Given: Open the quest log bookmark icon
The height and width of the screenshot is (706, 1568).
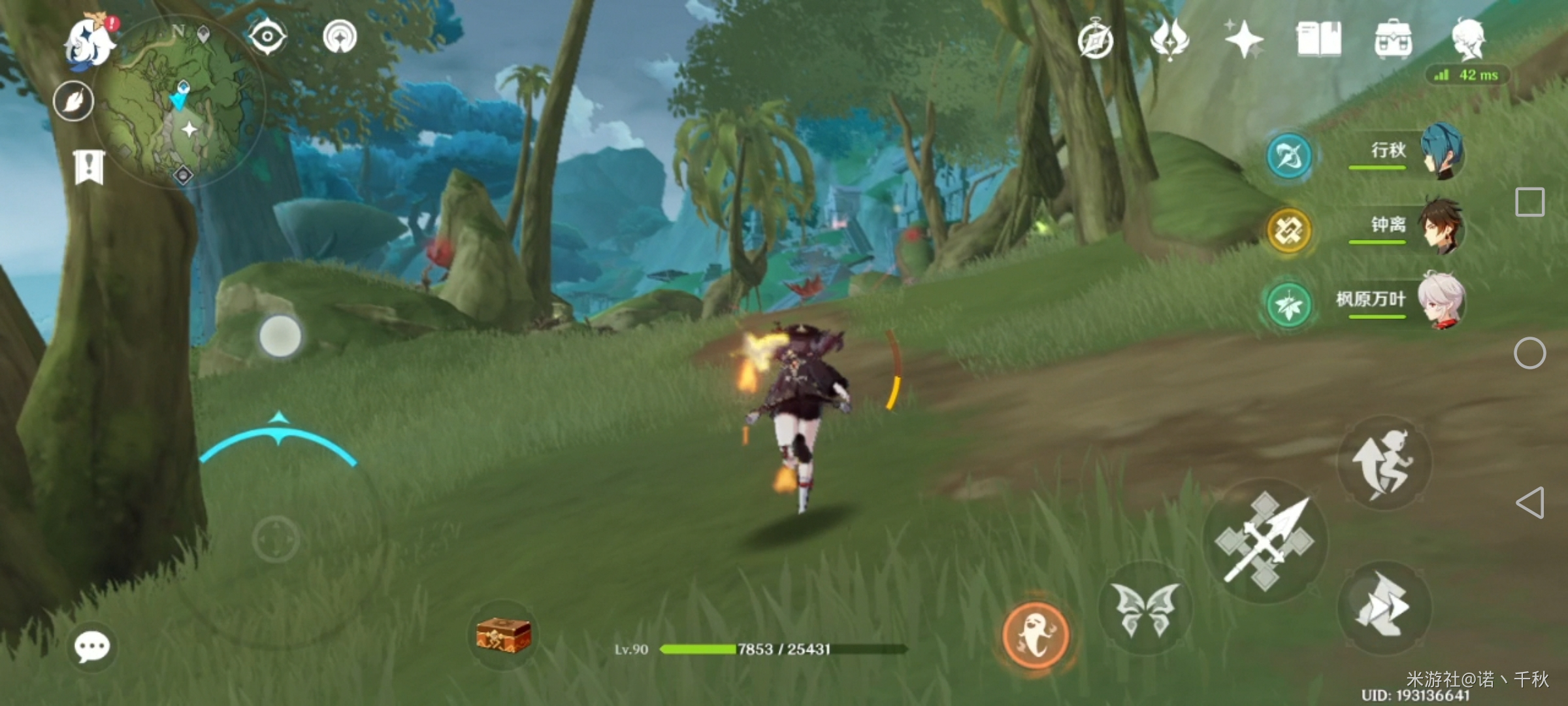Looking at the screenshot, I should 89,167.
